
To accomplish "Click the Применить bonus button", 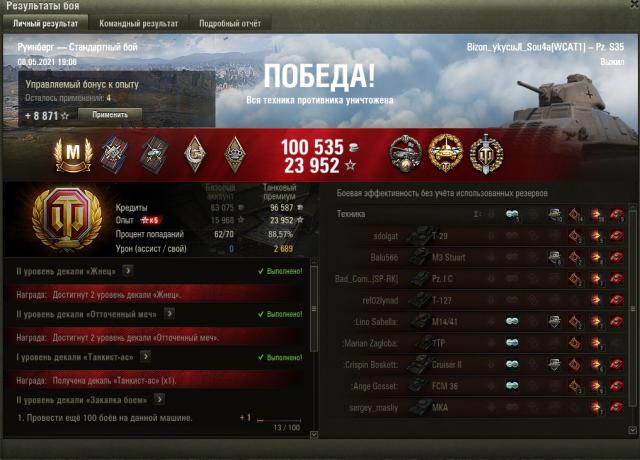I will click(109, 115).
